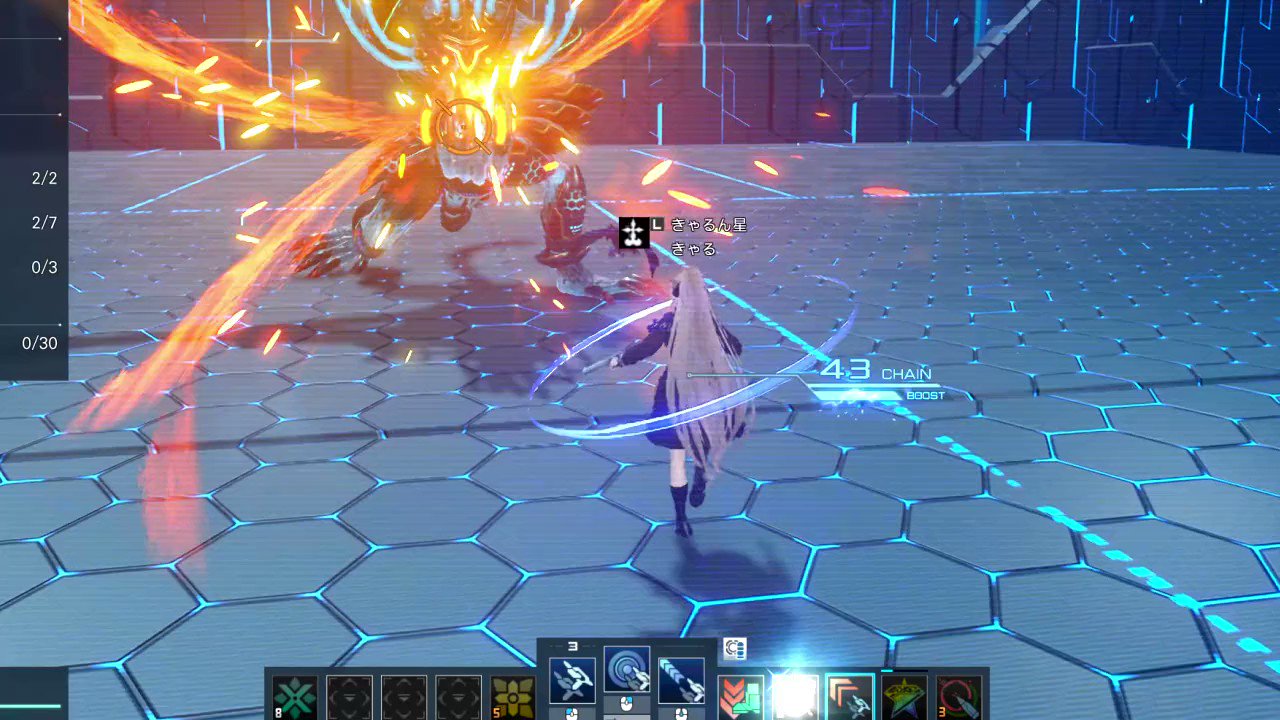Click the small consumable gear icon above hotbar
Screen dimensions: 1280x720
click(735, 649)
